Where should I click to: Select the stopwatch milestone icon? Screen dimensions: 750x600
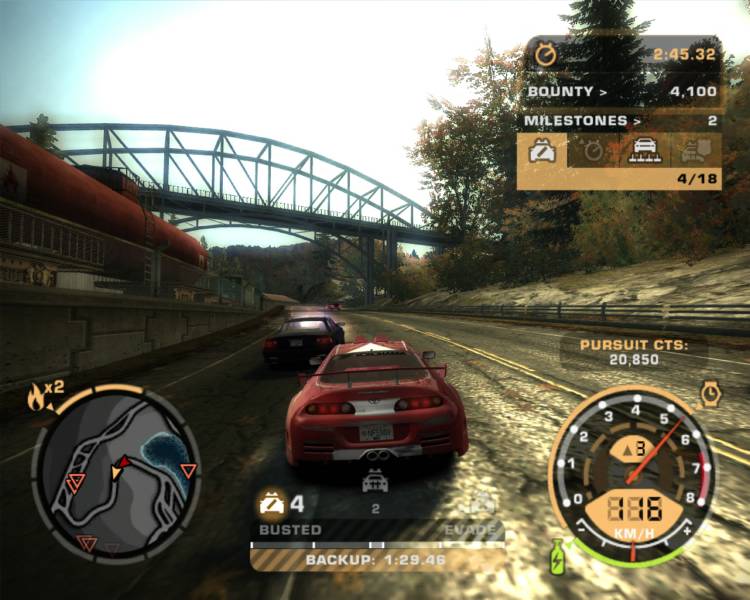[x=593, y=151]
